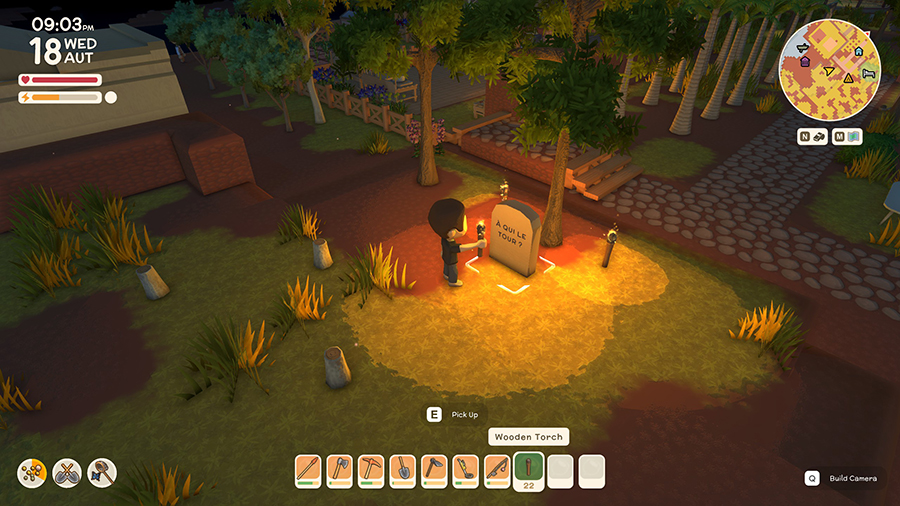Open the bug net icon

[x=102, y=472]
